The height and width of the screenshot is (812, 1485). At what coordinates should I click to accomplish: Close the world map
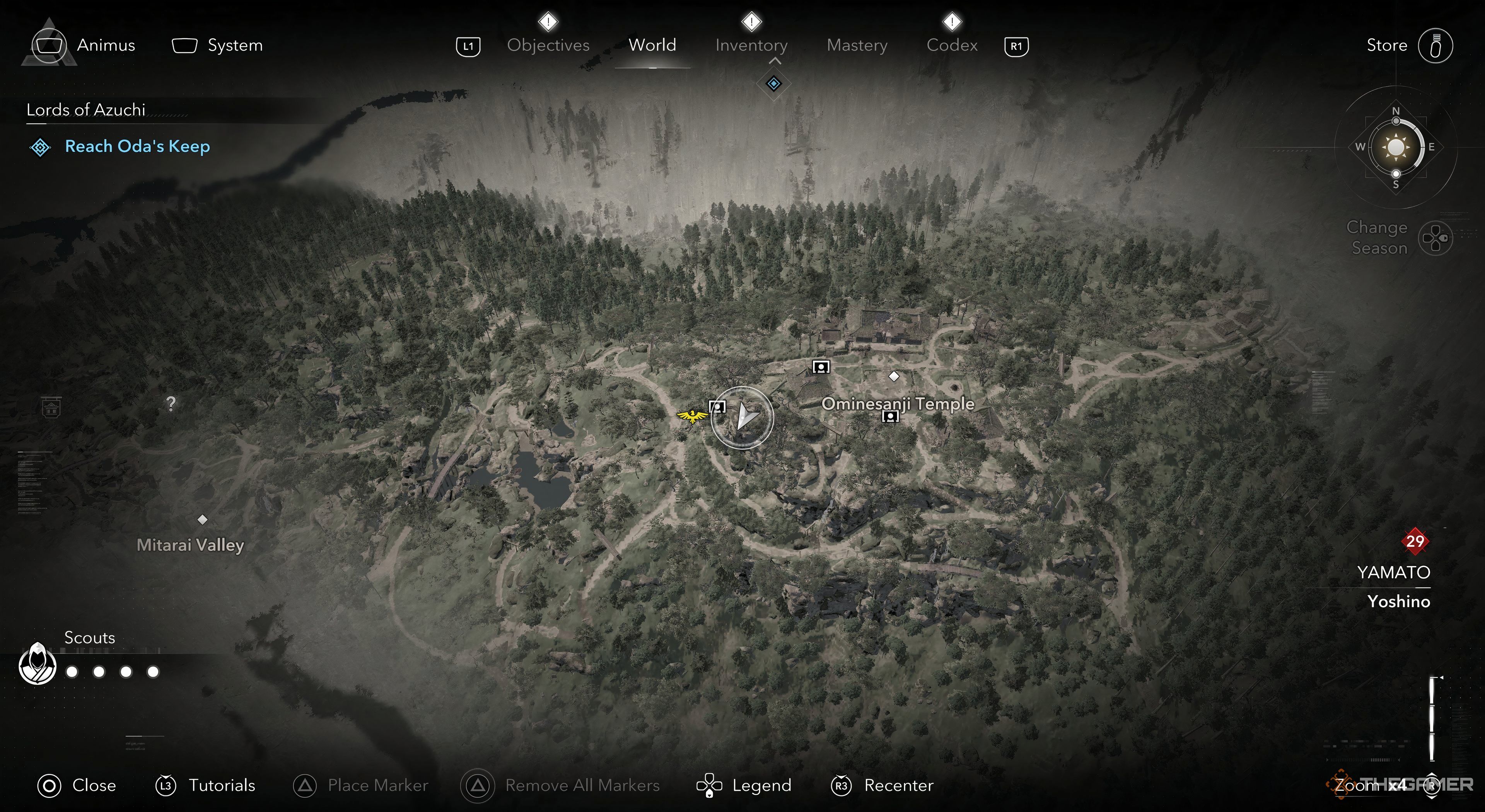[77, 785]
